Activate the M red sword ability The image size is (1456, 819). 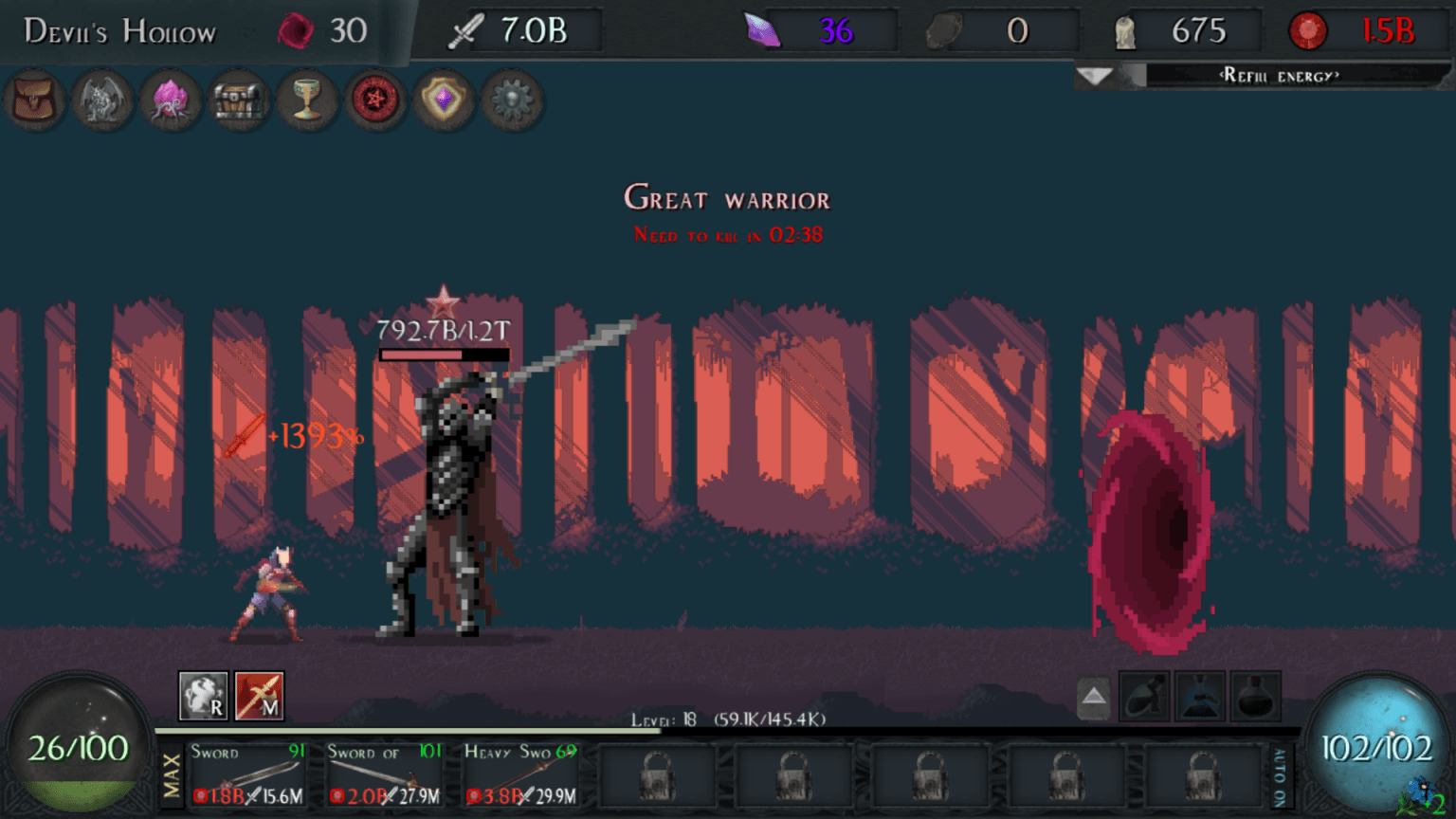tap(260, 697)
